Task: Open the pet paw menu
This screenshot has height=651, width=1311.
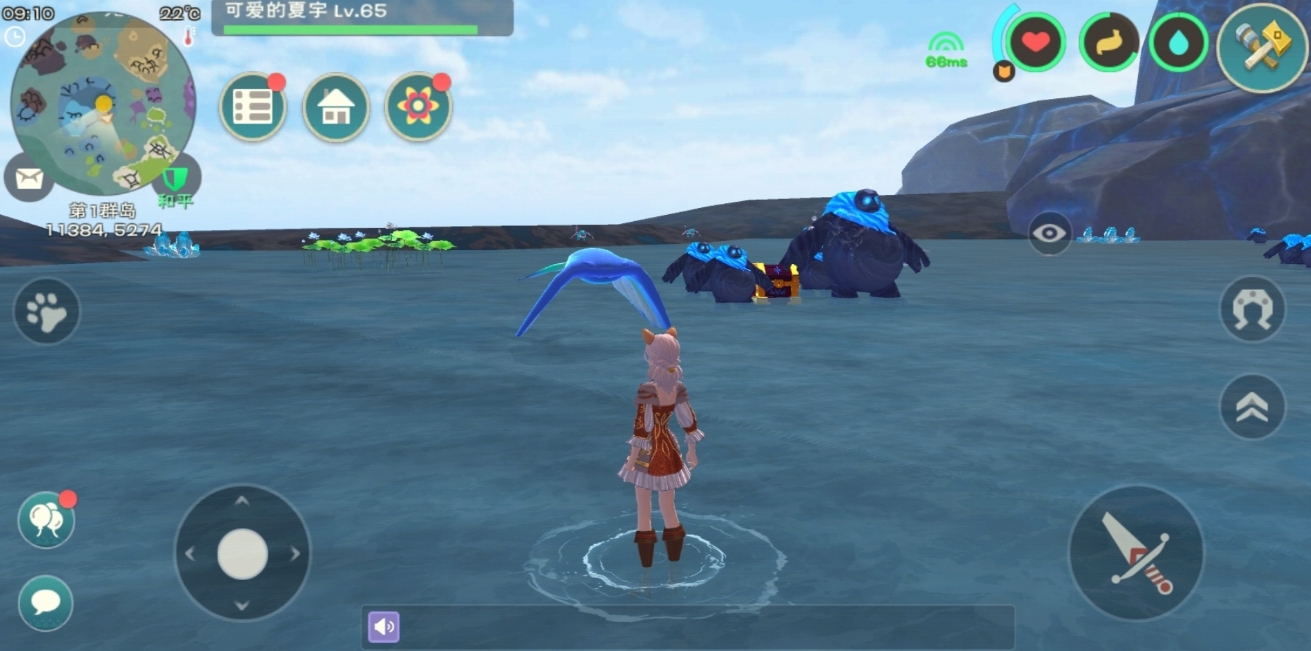Action: pos(46,312)
